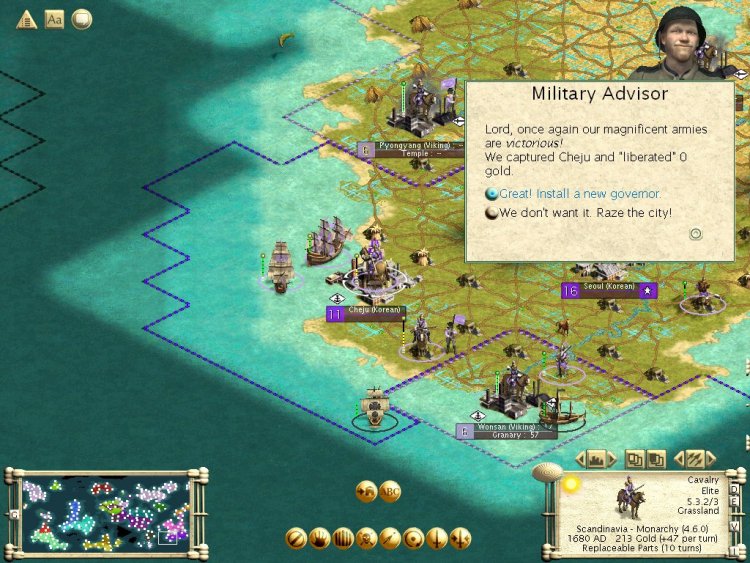This screenshot has width=750, height=563.
Task: Click the D button on info panel
Action: pos(734,490)
